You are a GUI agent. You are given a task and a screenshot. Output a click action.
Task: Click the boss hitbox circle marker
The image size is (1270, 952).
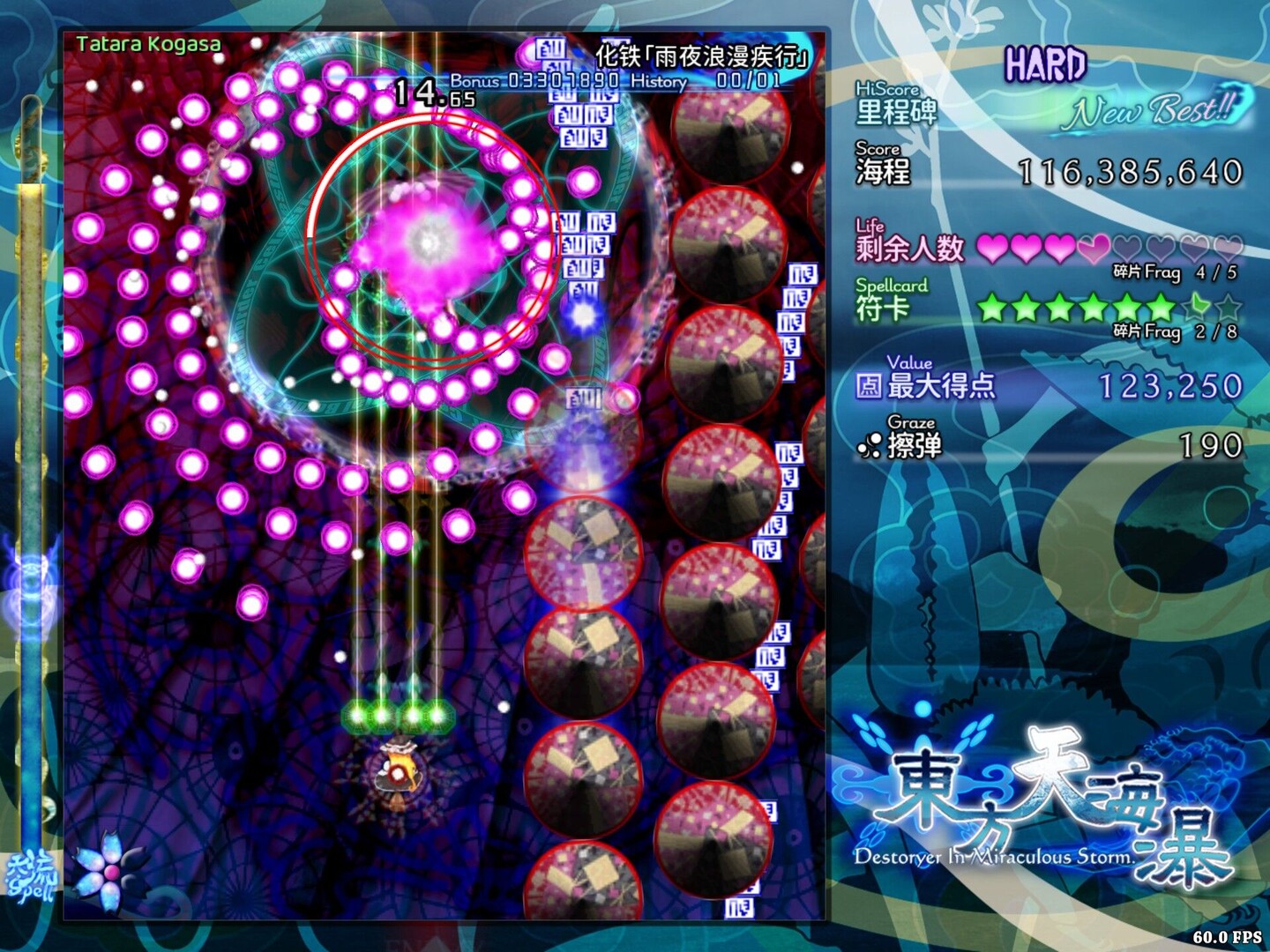coord(430,240)
